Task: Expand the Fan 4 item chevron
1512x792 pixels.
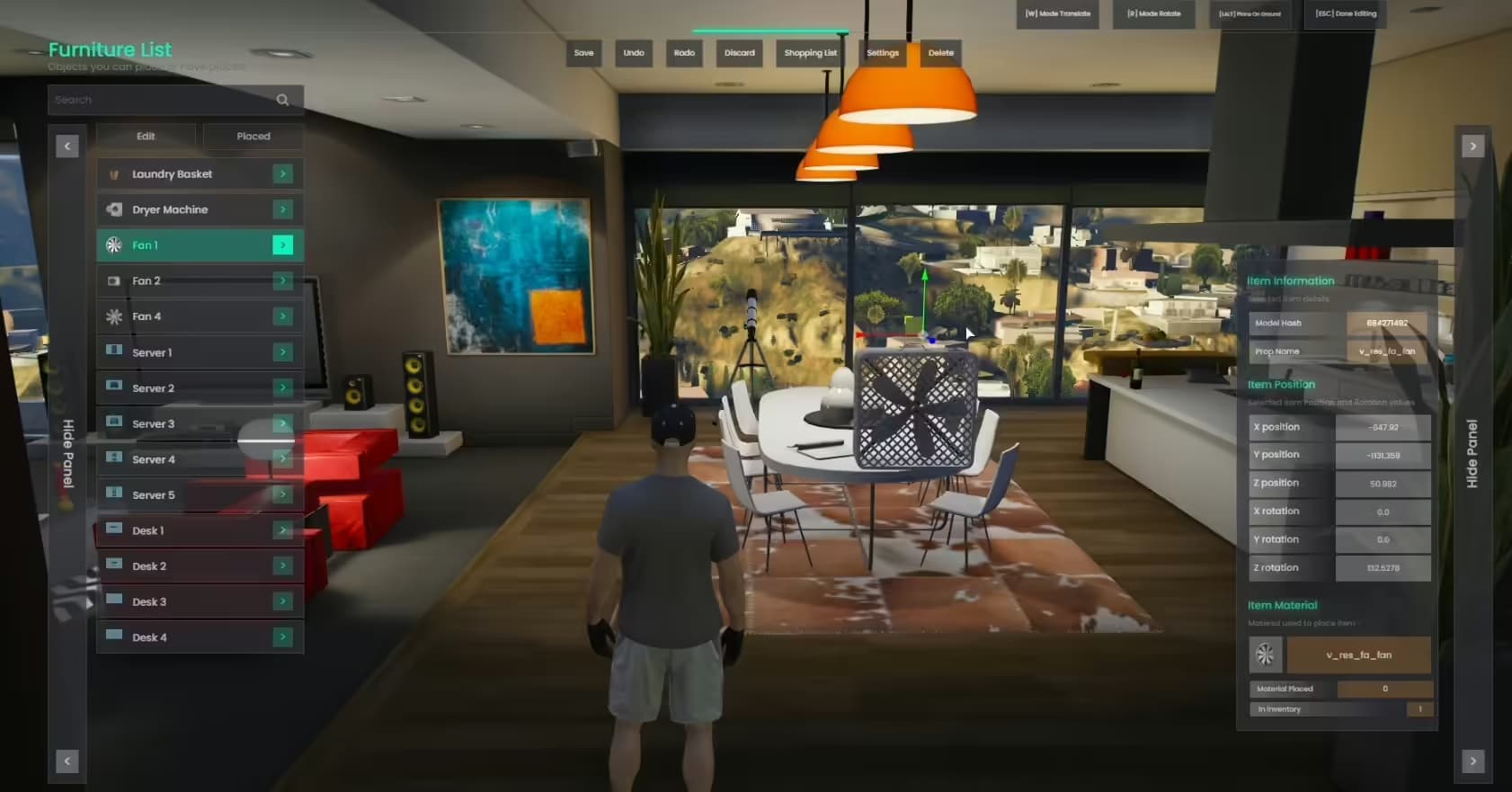Action: pos(282,316)
